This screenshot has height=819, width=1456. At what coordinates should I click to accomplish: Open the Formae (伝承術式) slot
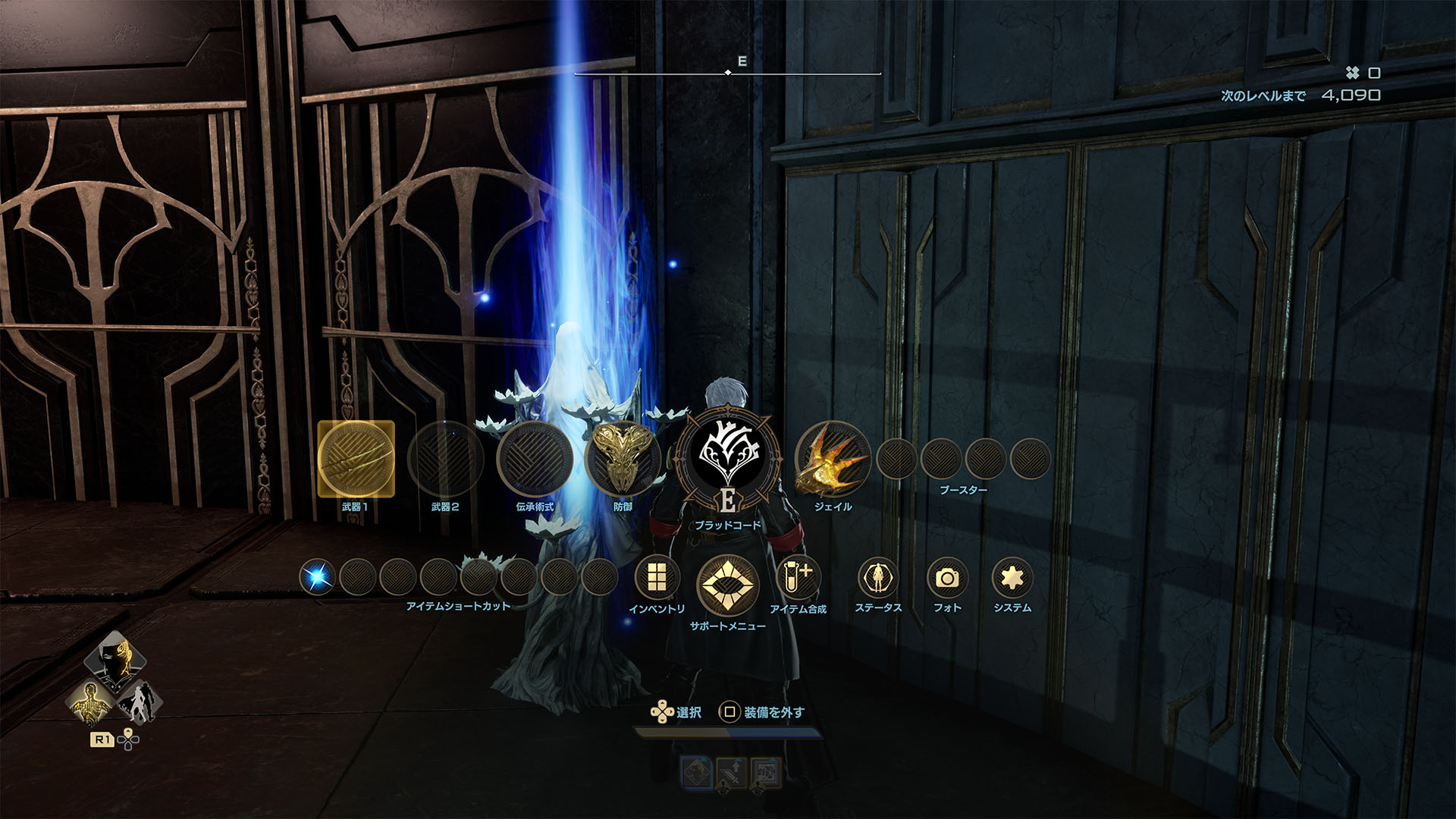[535, 459]
